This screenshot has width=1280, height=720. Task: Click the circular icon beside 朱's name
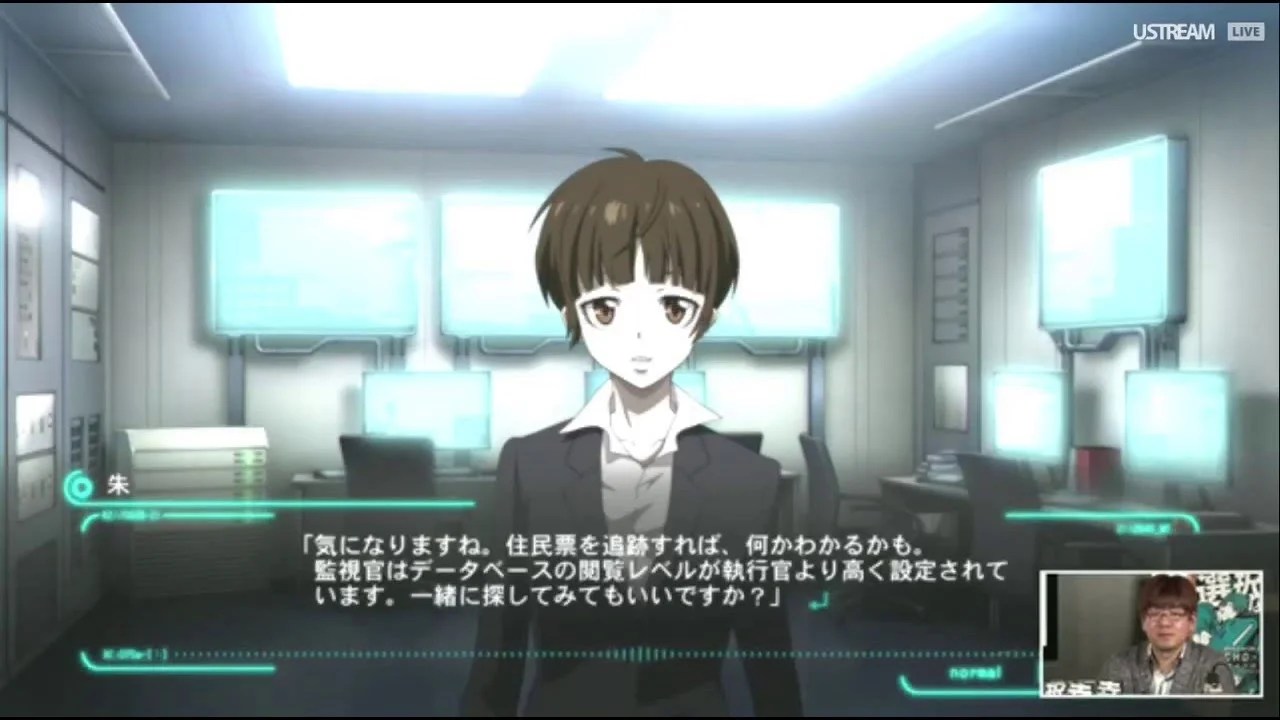79,487
